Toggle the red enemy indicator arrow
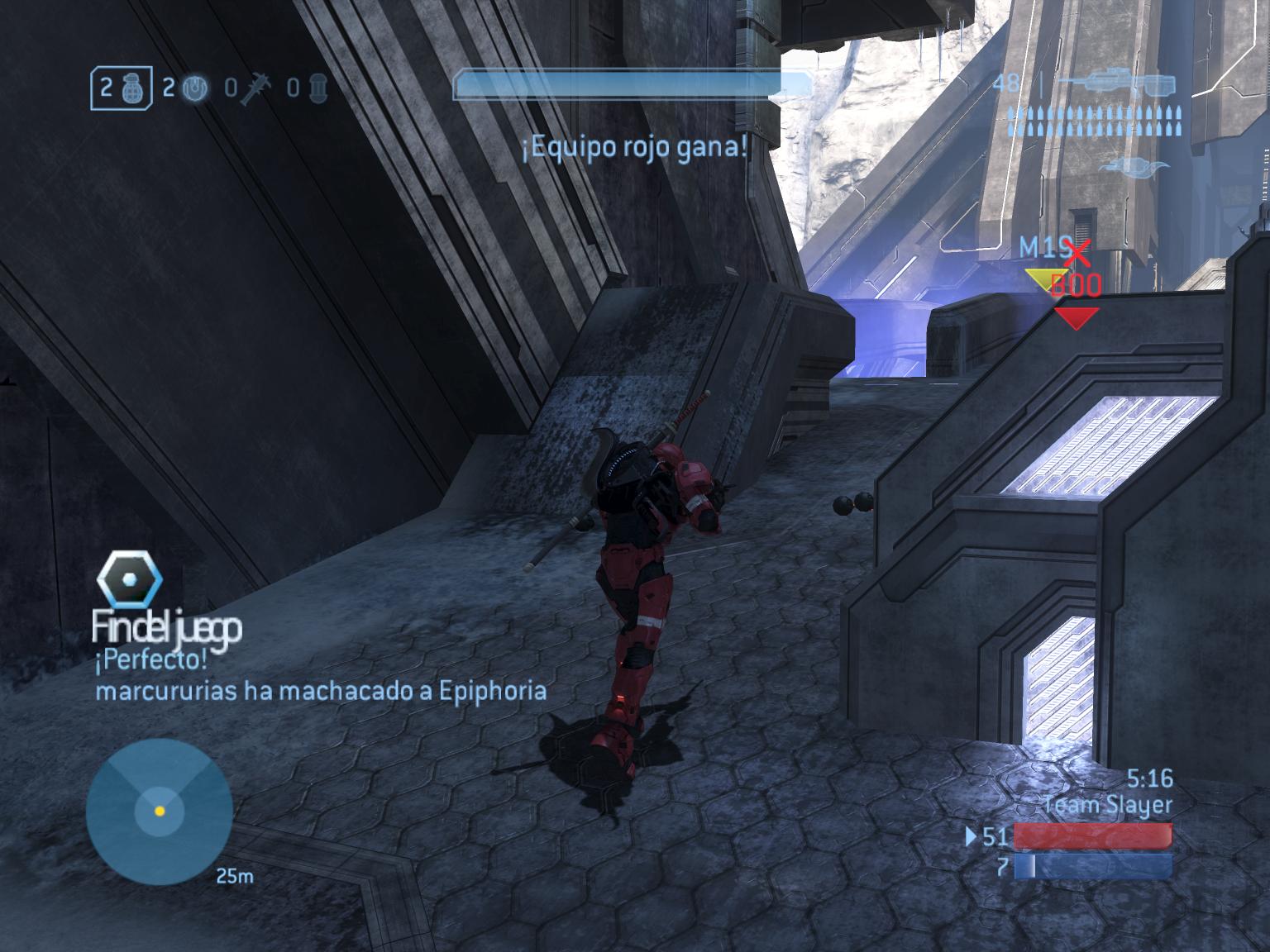The height and width of the screenshot is (952, 1270). coord(1077,314)
